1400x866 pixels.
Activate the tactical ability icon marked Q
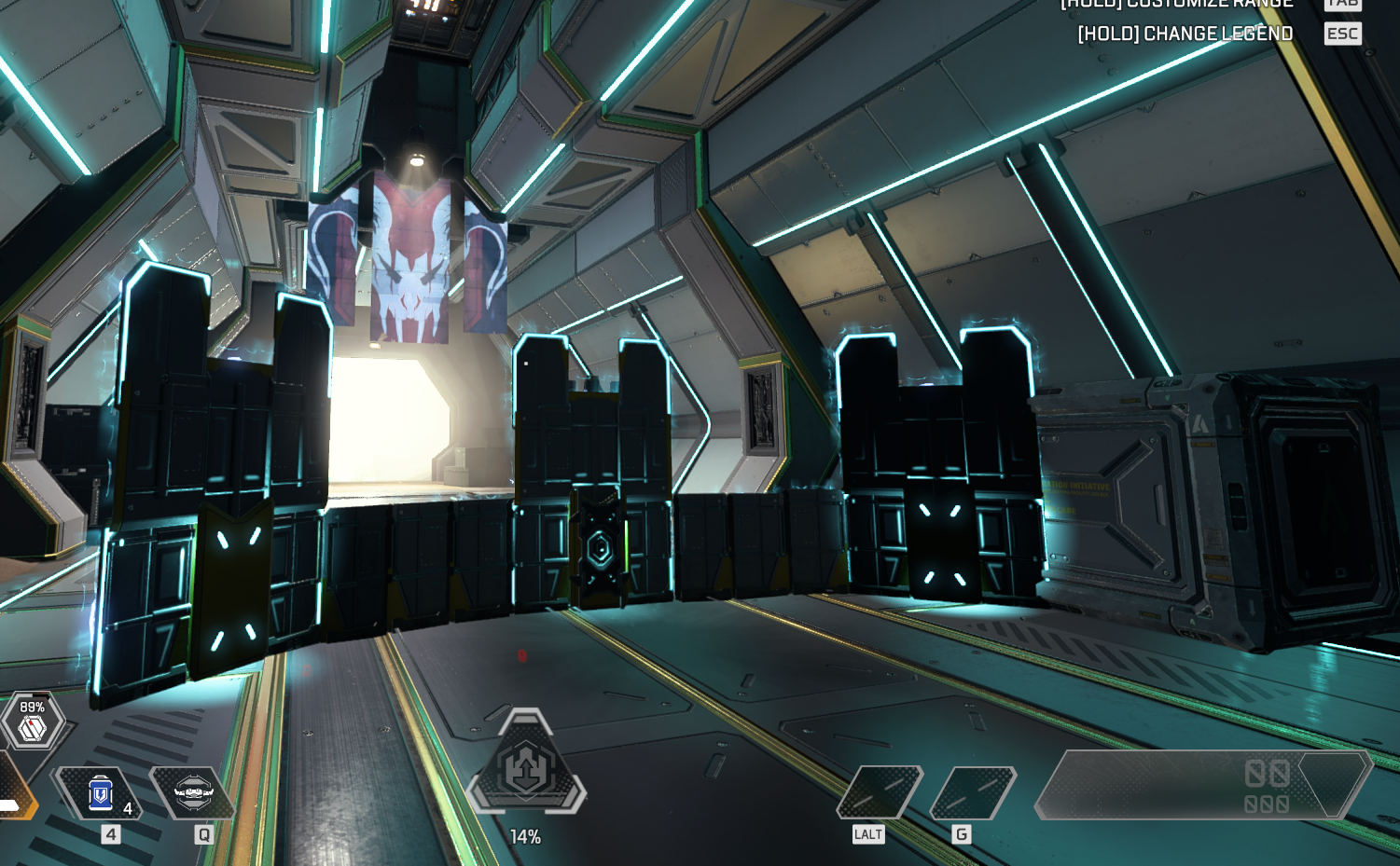(x=194, y=793)
